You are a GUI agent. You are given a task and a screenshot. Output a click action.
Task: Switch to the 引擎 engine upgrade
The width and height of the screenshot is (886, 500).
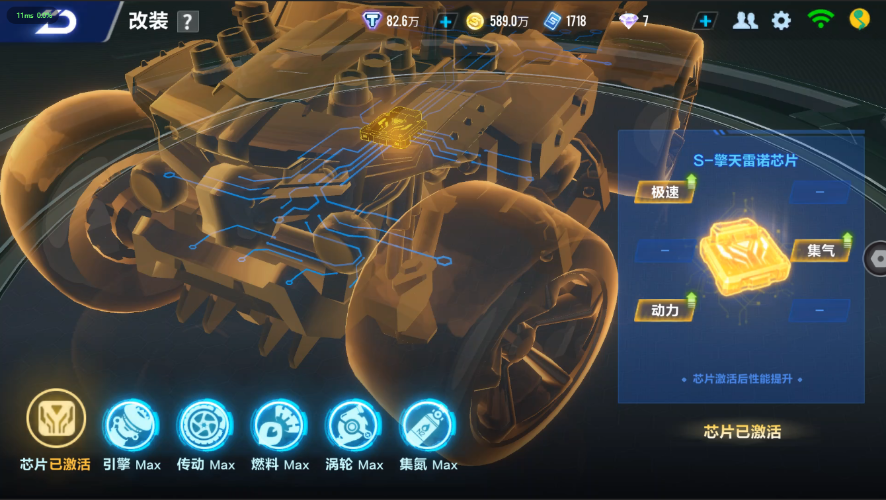click(130, 425)
